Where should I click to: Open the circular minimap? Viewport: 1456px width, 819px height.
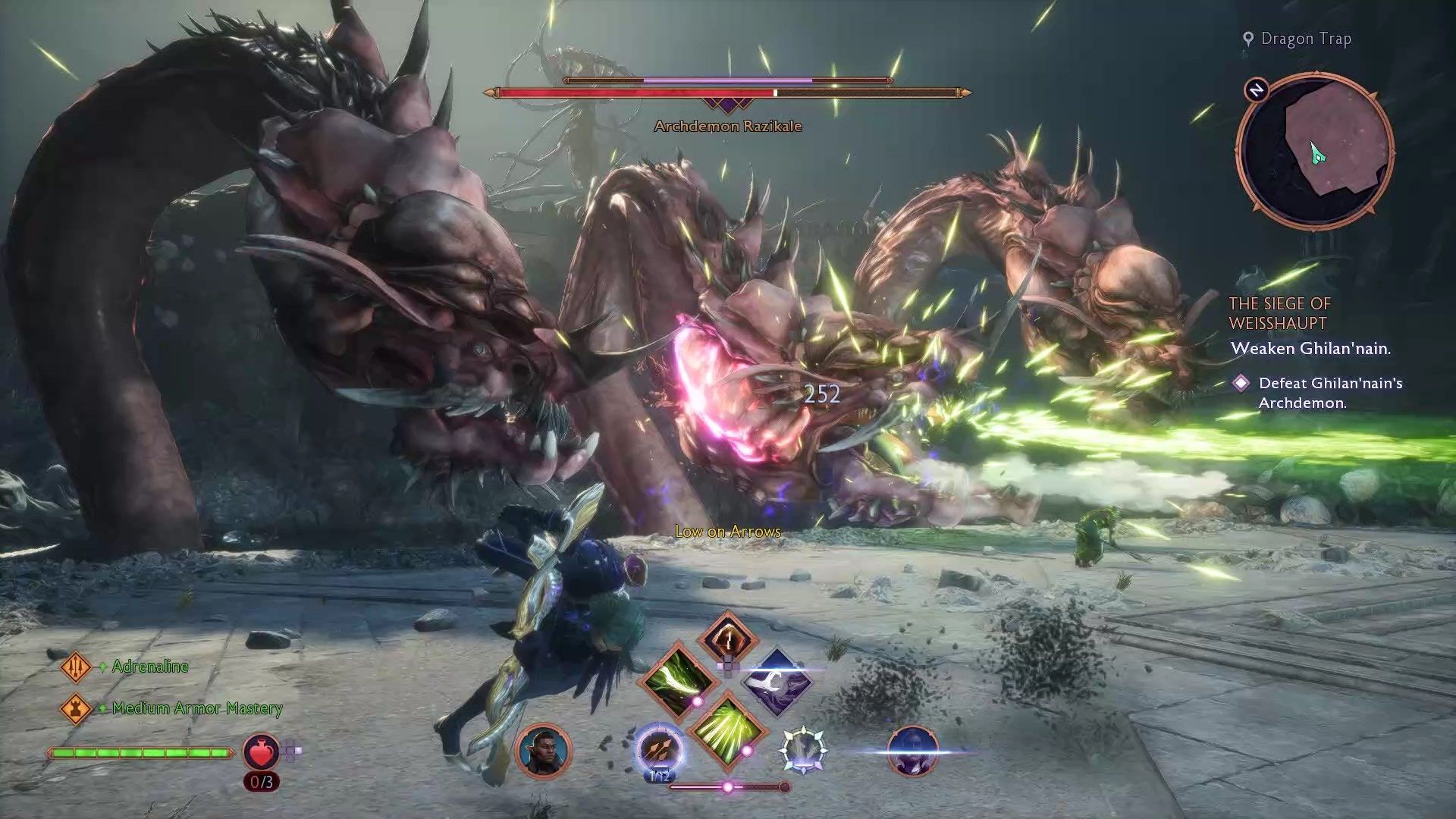tap(1315, 150)
